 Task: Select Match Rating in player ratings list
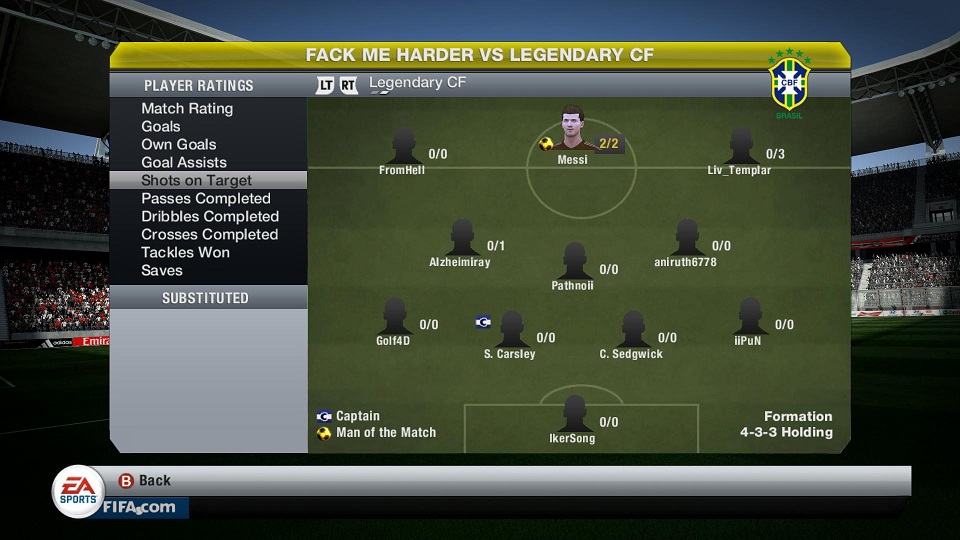pos(187,108)
